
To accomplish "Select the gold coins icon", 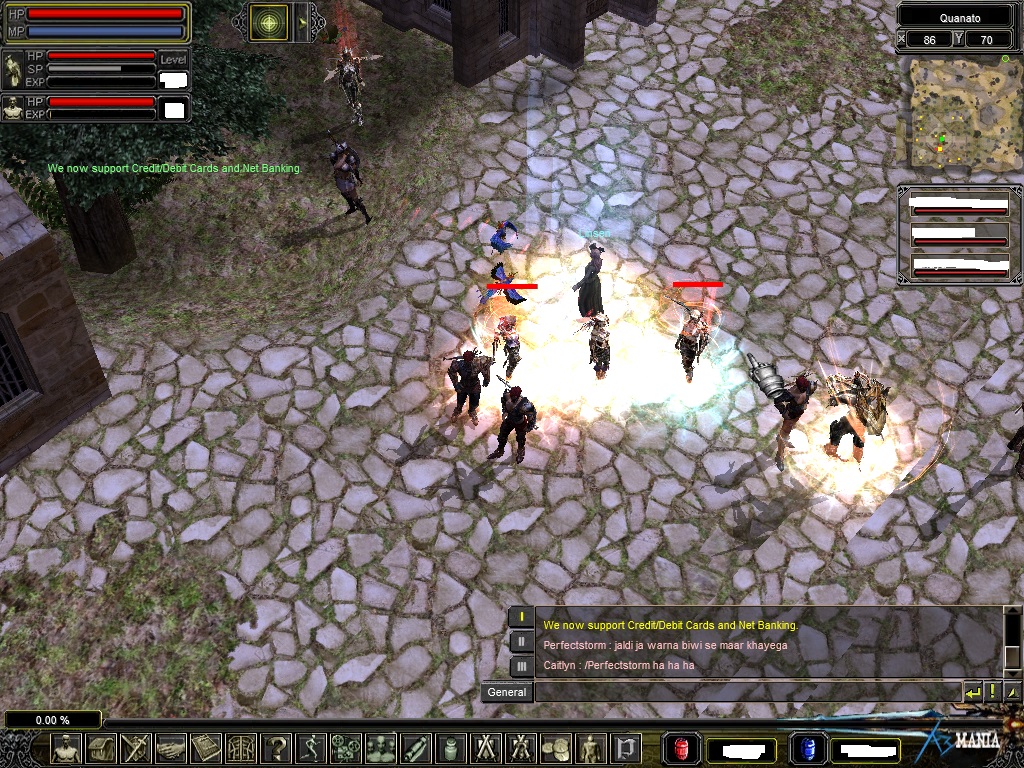I will (x=556, y=747).
